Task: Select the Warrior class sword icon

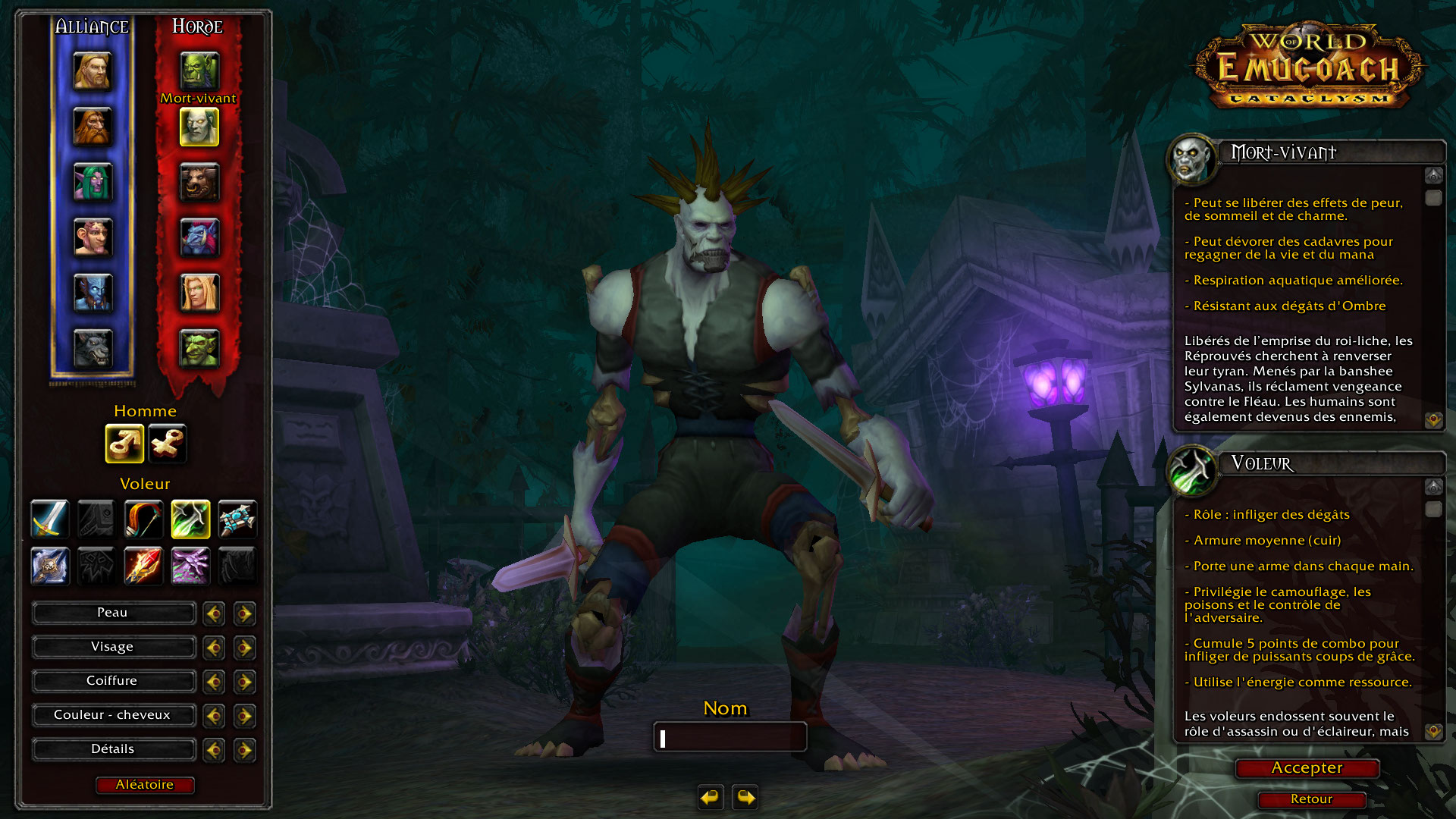Action: 50,519
